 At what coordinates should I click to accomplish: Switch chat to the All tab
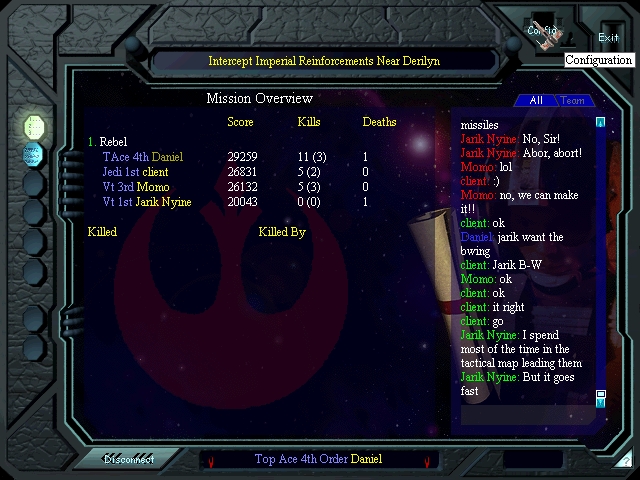tap(535, 100)
